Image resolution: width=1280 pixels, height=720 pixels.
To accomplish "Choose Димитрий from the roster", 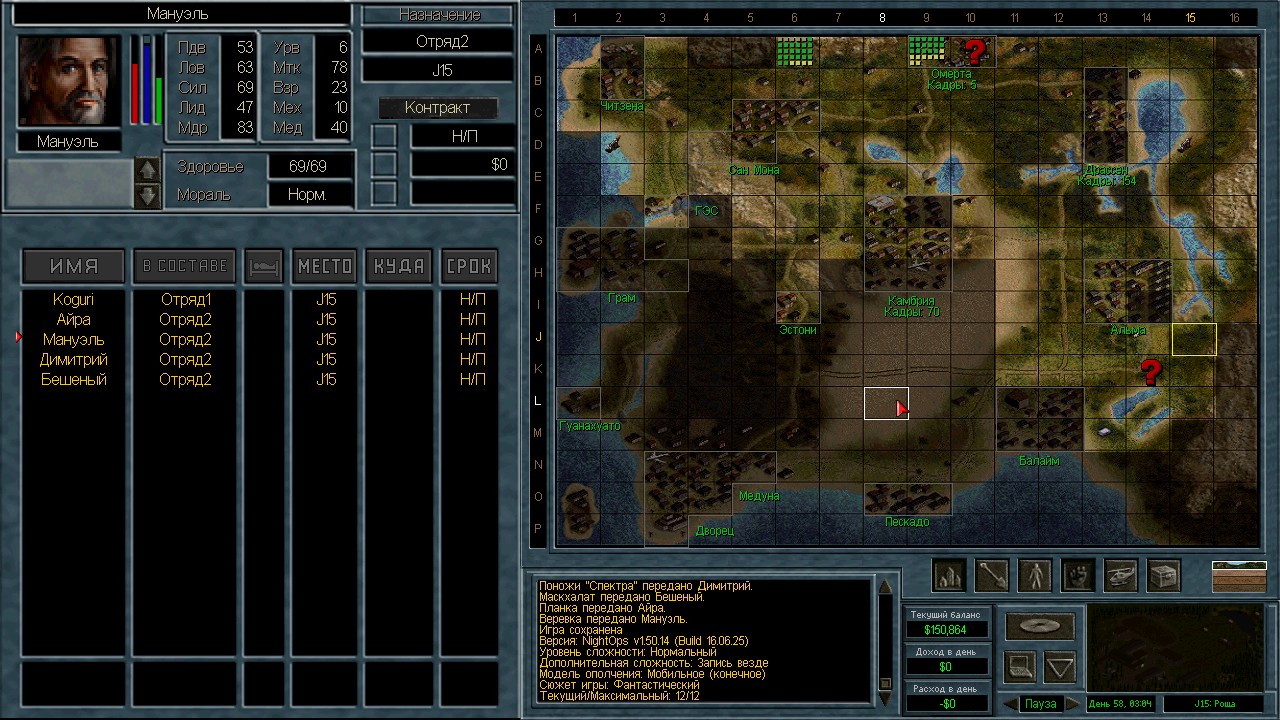I will [x=73, y=360].
